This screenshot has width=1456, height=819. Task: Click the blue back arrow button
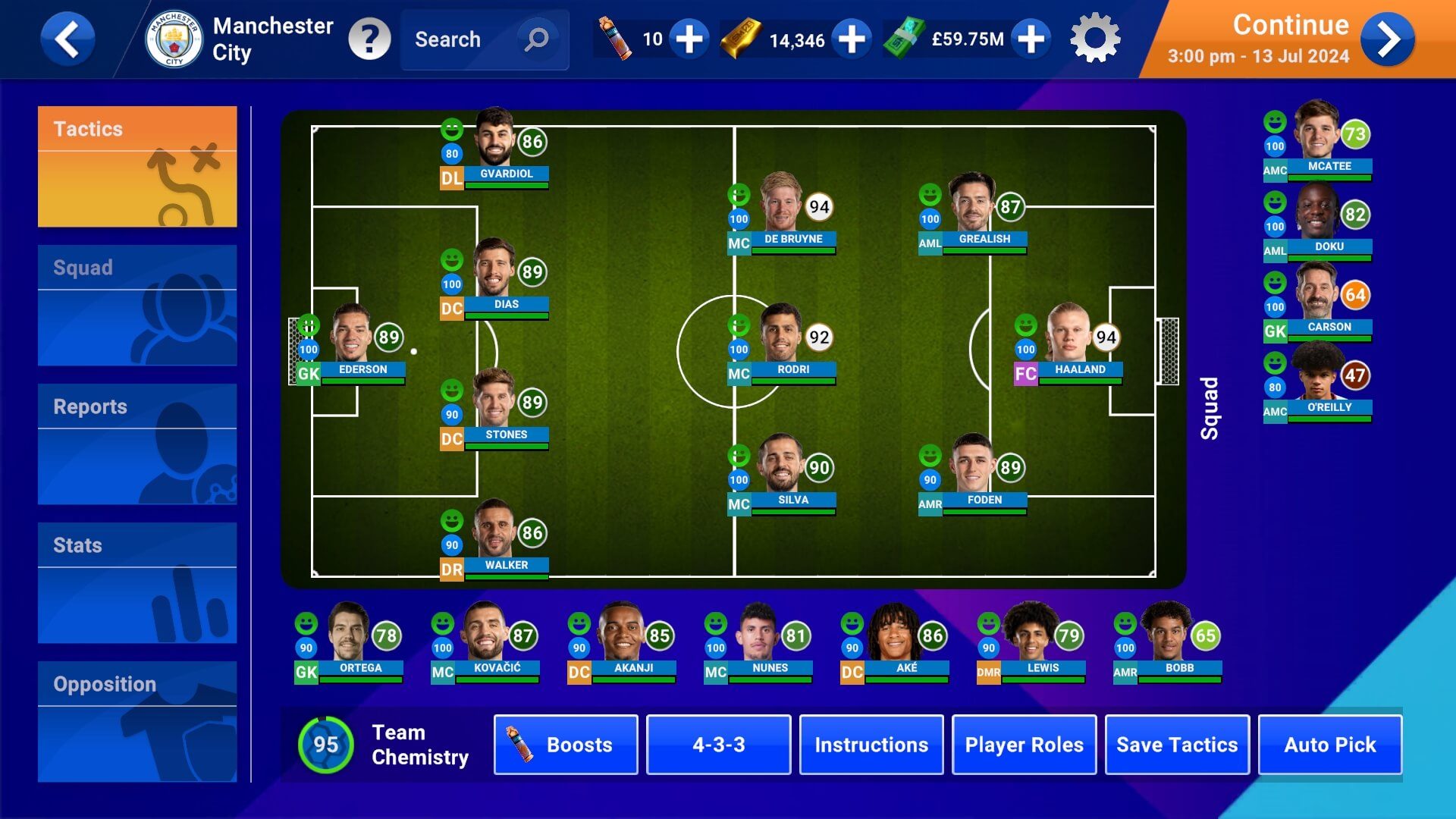[x=67, y=39]
